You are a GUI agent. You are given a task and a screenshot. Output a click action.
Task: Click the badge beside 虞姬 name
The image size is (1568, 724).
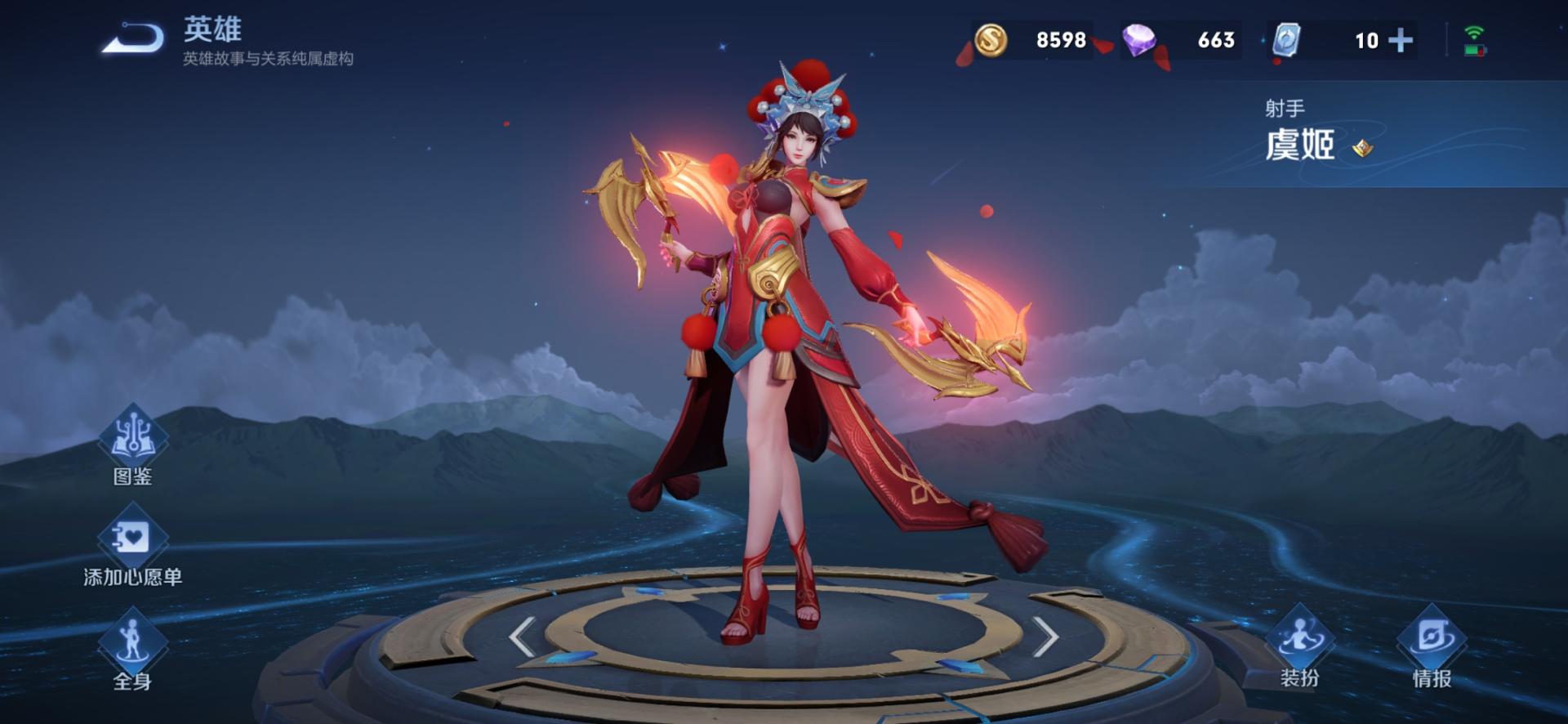click(x=1362, y=148)
